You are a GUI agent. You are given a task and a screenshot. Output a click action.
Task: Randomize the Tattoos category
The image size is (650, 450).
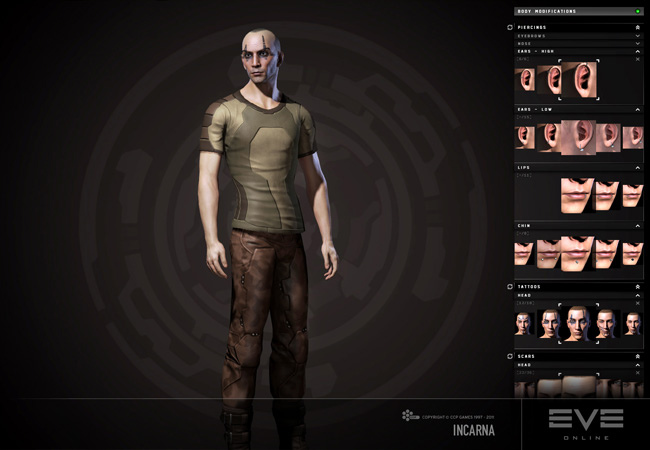(x=510, y=286)
